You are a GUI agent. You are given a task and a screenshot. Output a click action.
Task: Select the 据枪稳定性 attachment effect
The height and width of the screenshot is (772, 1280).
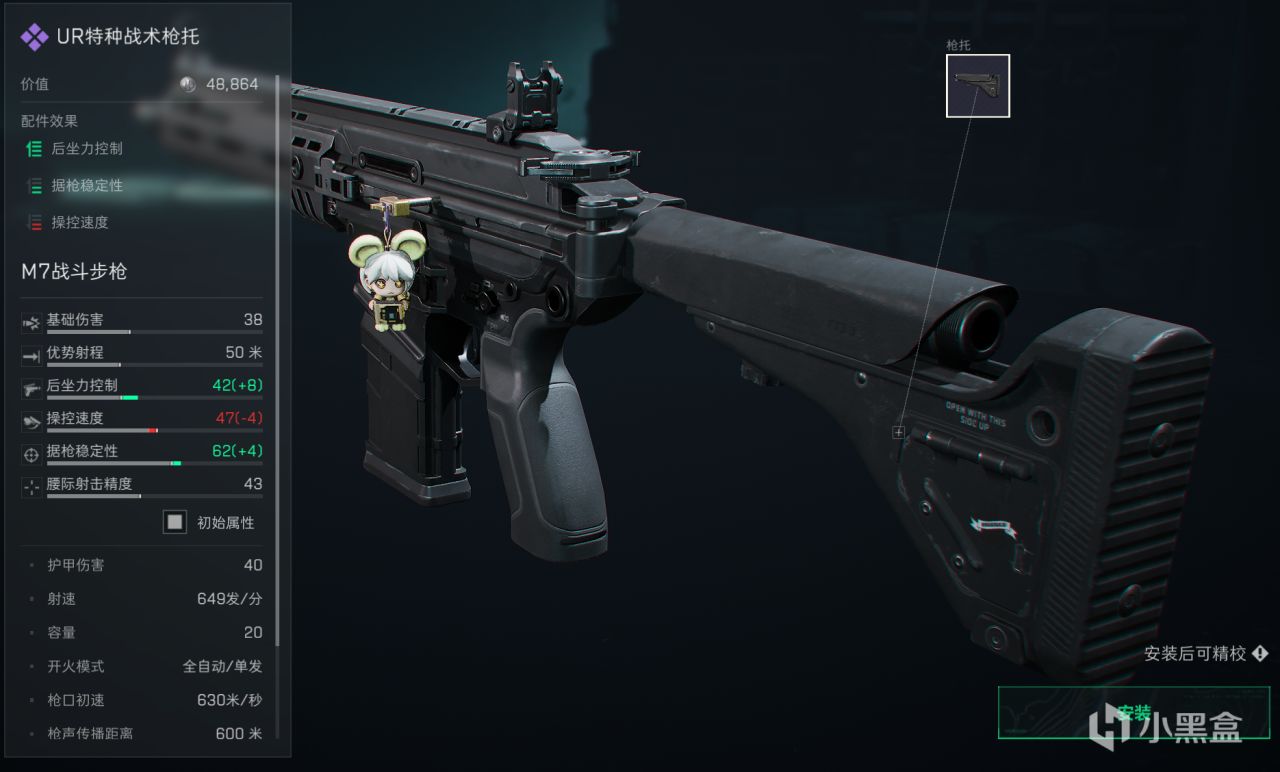click(x=86, y=186)
